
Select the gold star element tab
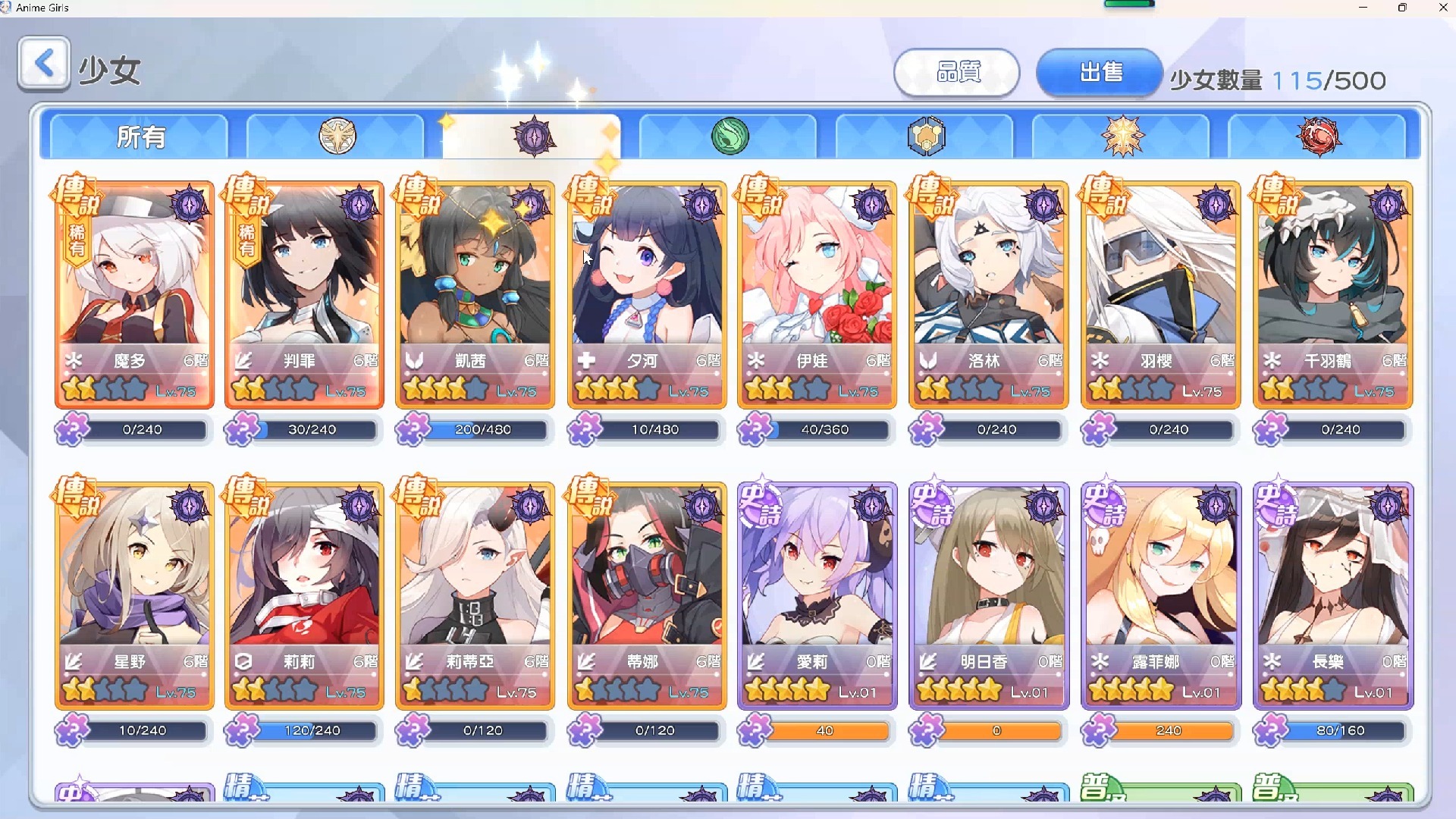pos(337,137)
